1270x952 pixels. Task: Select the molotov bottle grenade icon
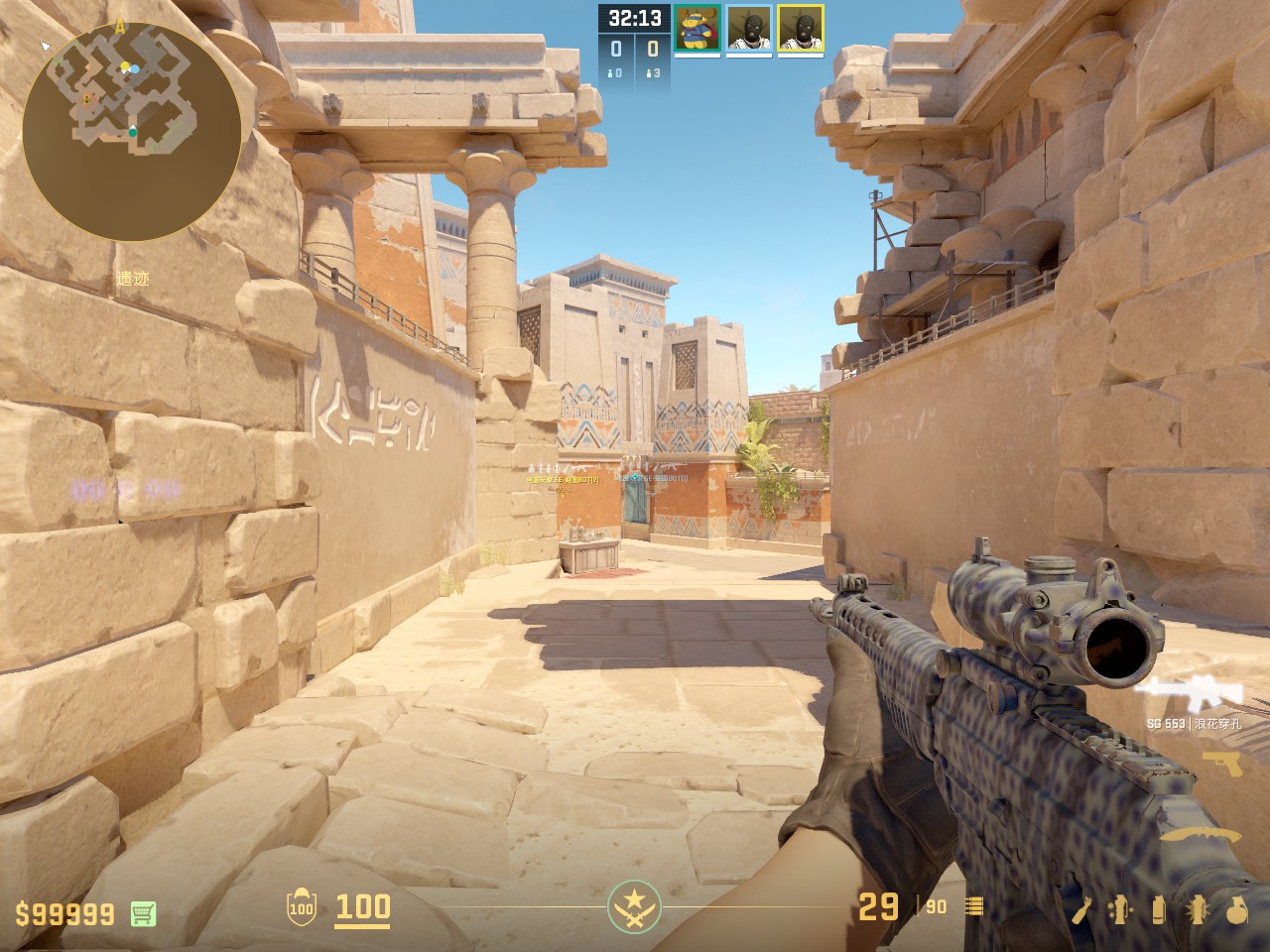(1083, 908)
